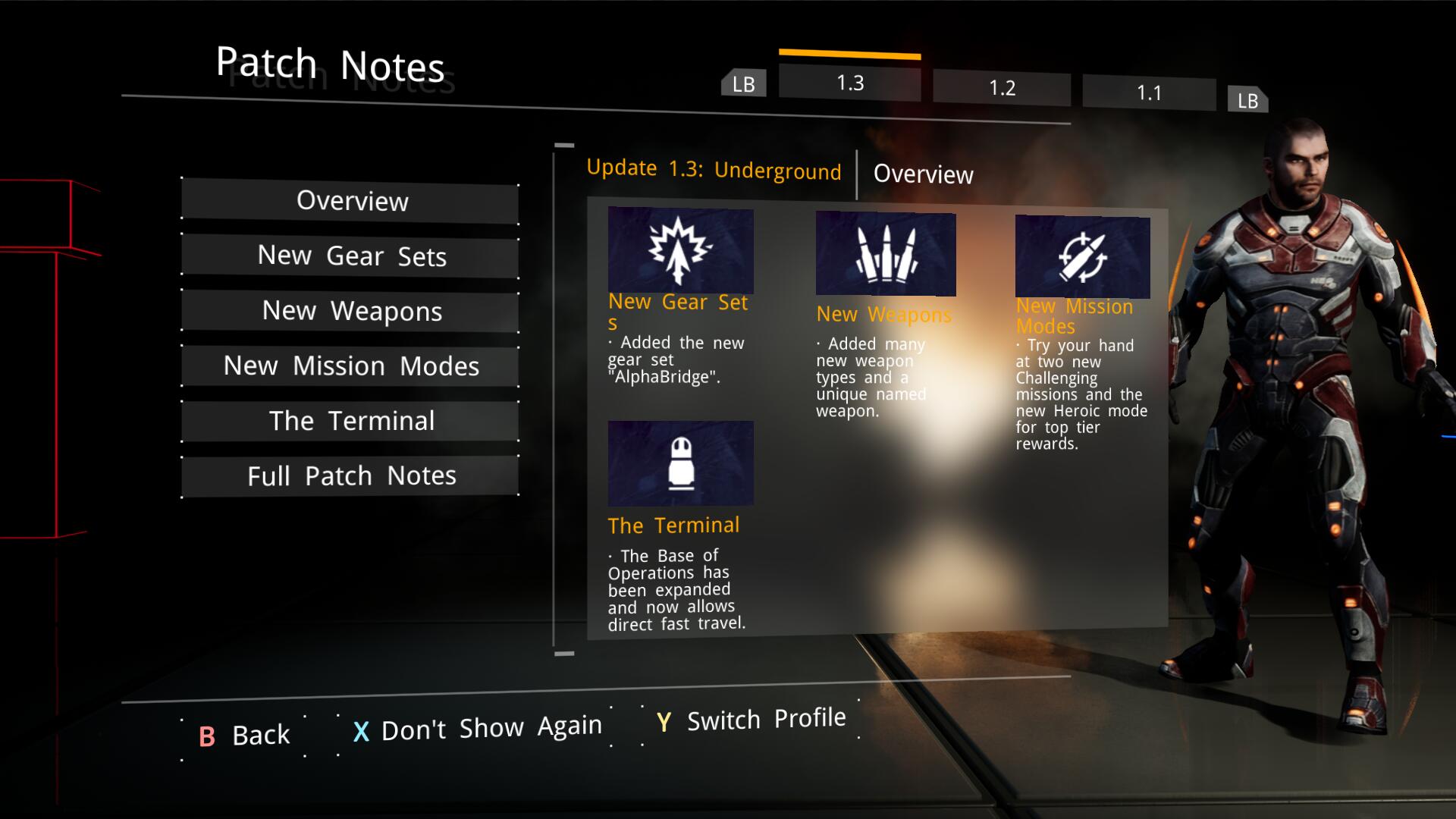1456x819 pixels.
Task: Select New Gear Sets in the sidebar
Action: coord(350,256)
